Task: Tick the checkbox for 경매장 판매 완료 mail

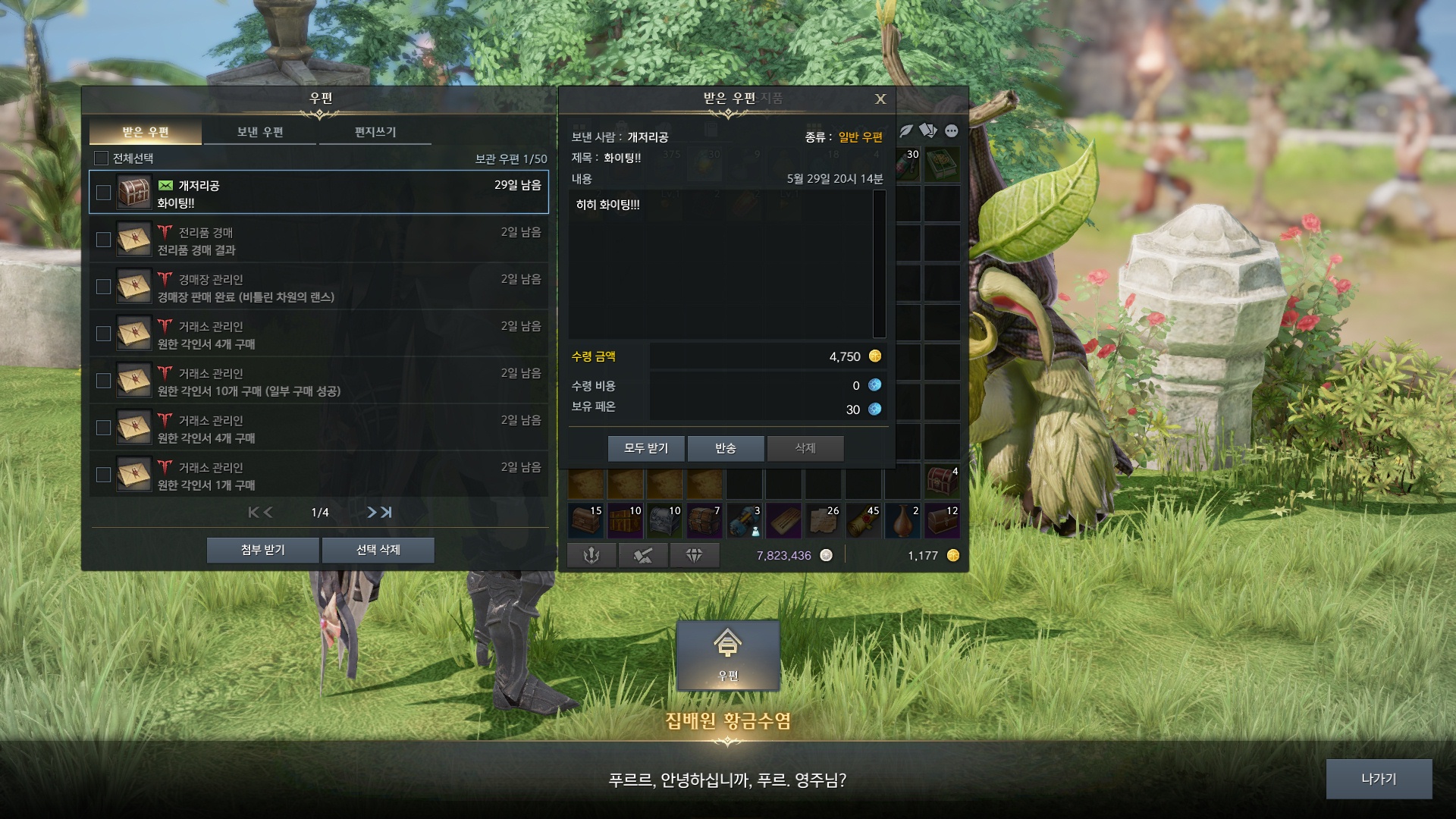Action: pos(104,287)
